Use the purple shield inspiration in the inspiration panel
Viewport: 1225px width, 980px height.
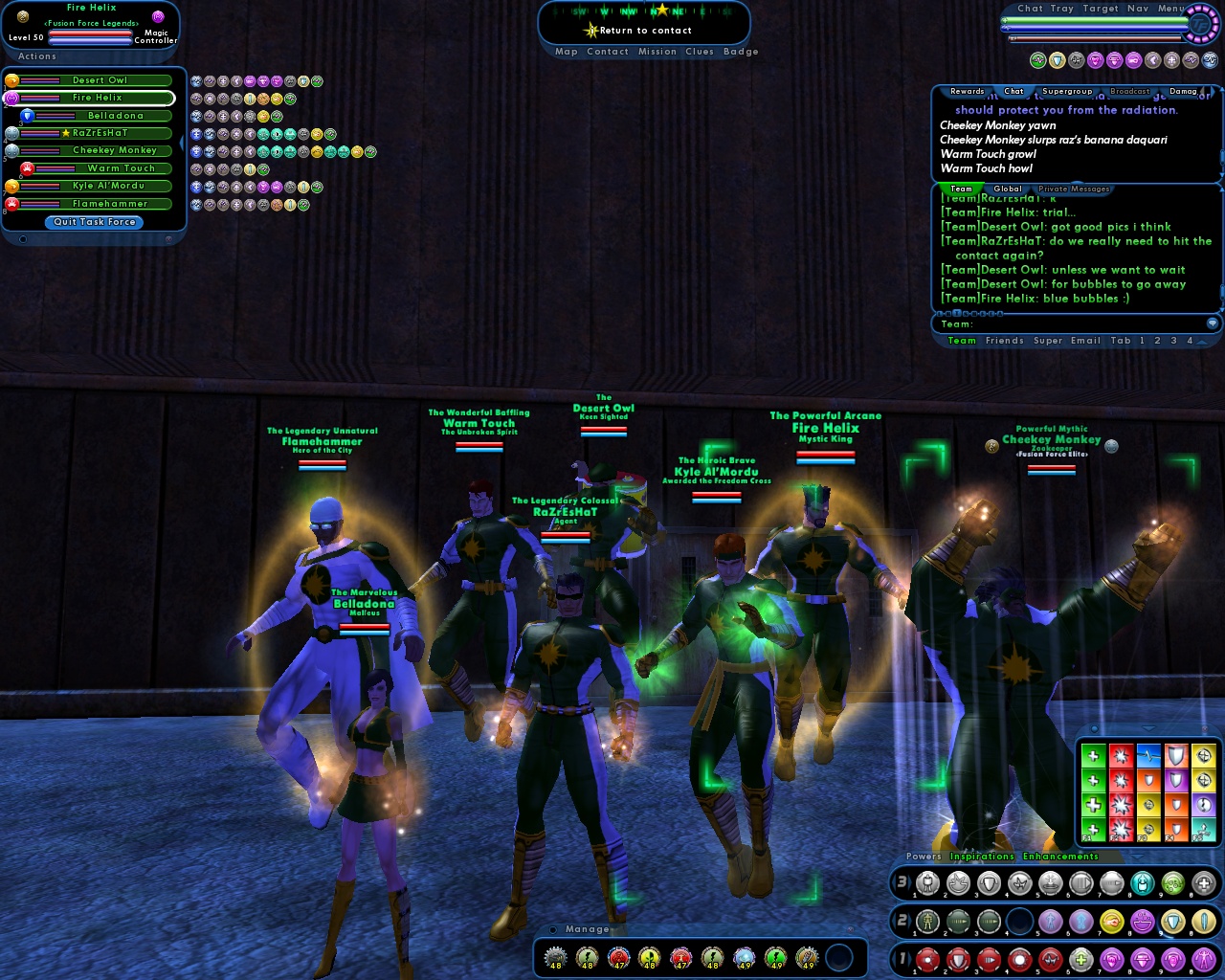click(1176, 780)
